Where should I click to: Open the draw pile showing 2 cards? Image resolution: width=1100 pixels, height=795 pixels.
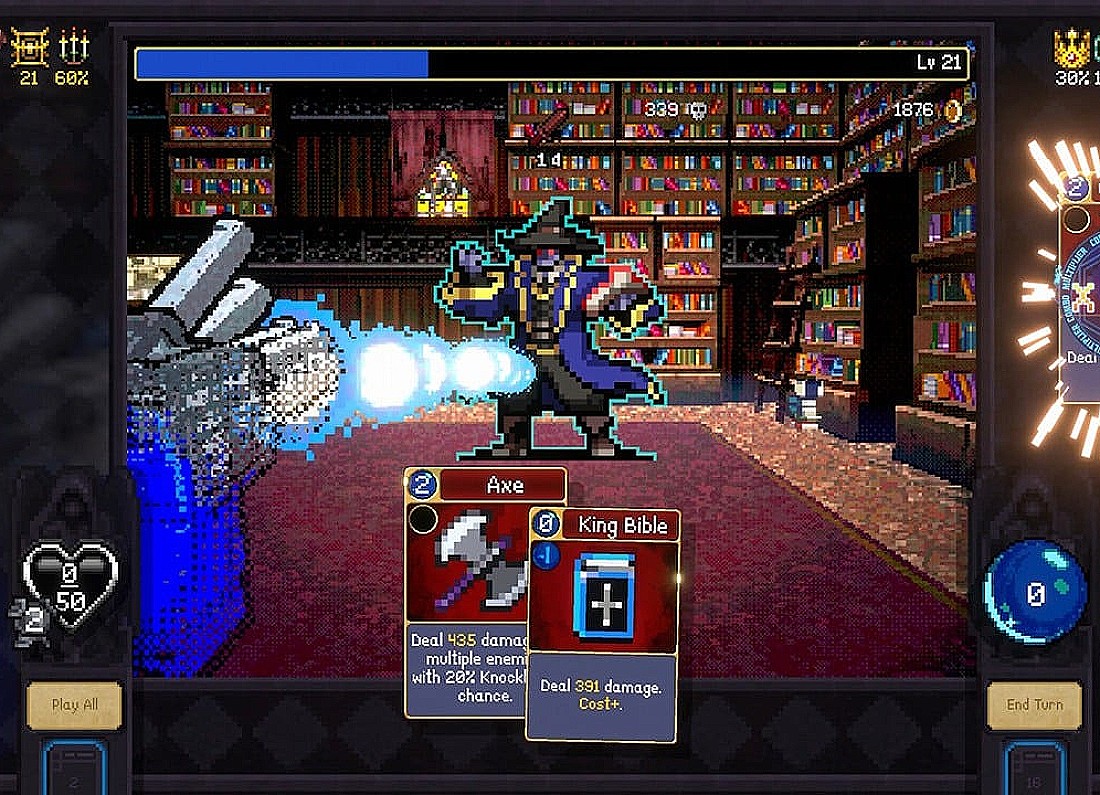(74, 770)
